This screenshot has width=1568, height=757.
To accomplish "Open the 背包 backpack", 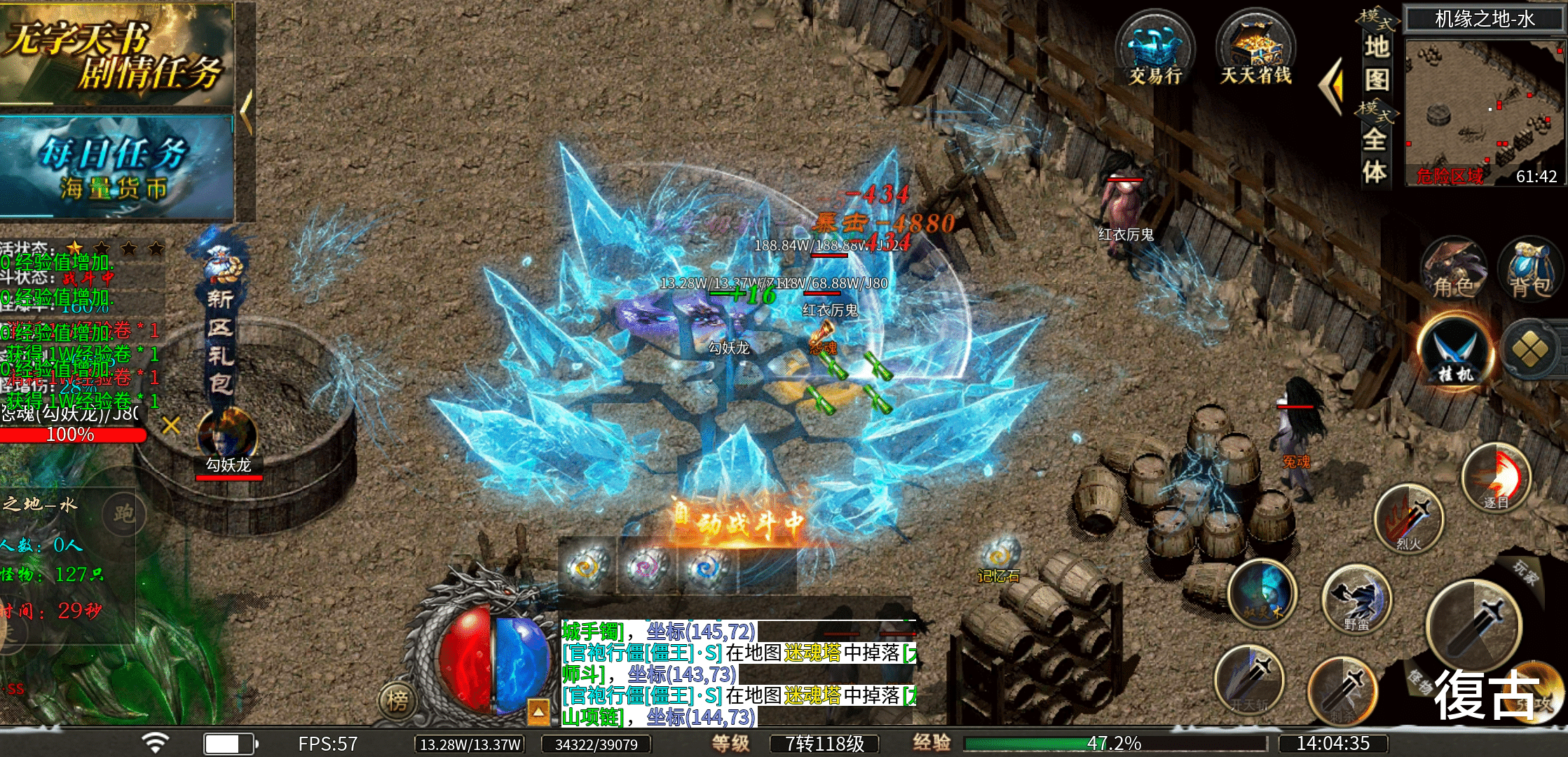I will pyautogui.click(x=1529, y=270).
